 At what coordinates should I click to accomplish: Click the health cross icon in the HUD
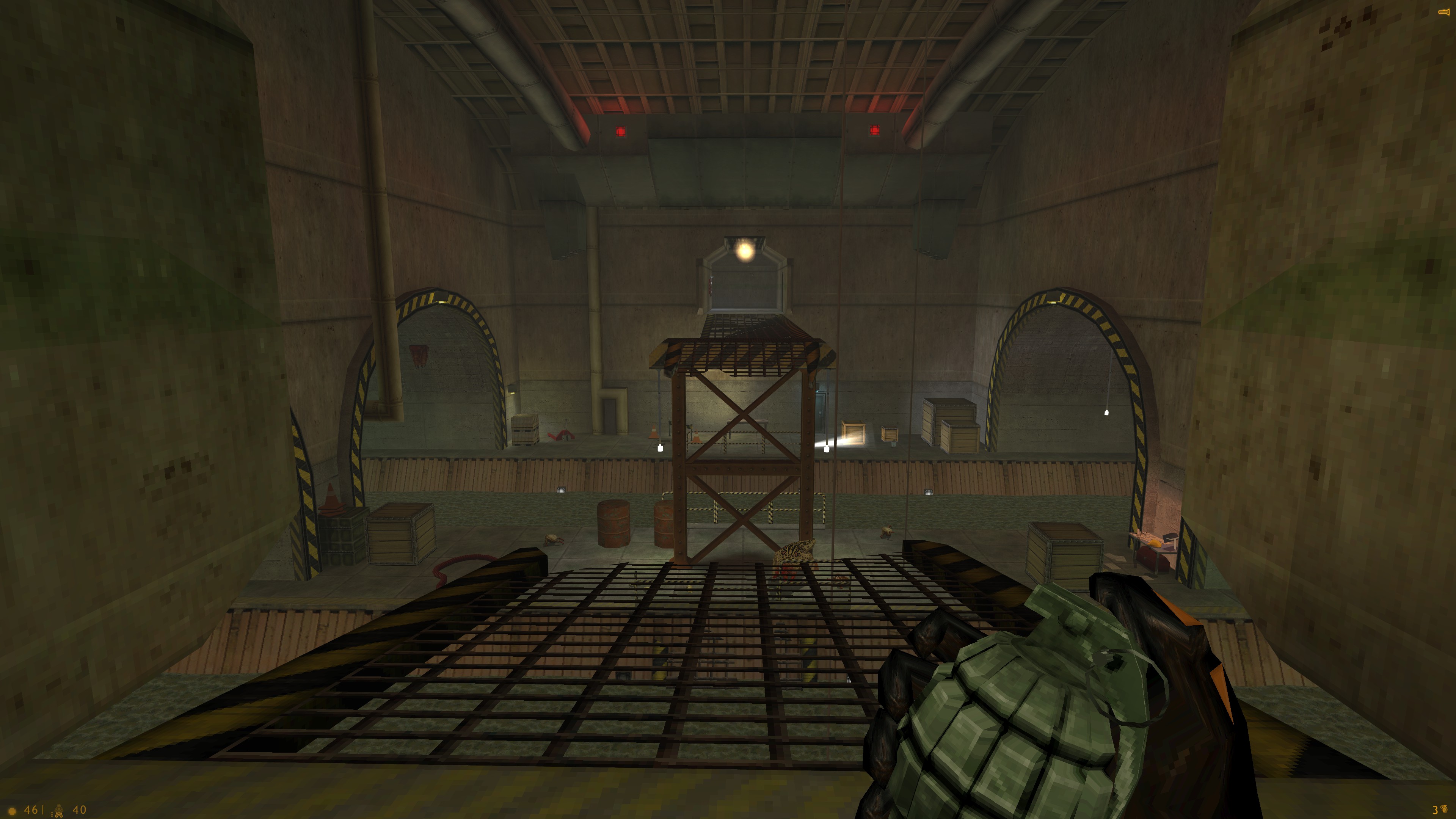pyautogui.click(x=12, y=812)
